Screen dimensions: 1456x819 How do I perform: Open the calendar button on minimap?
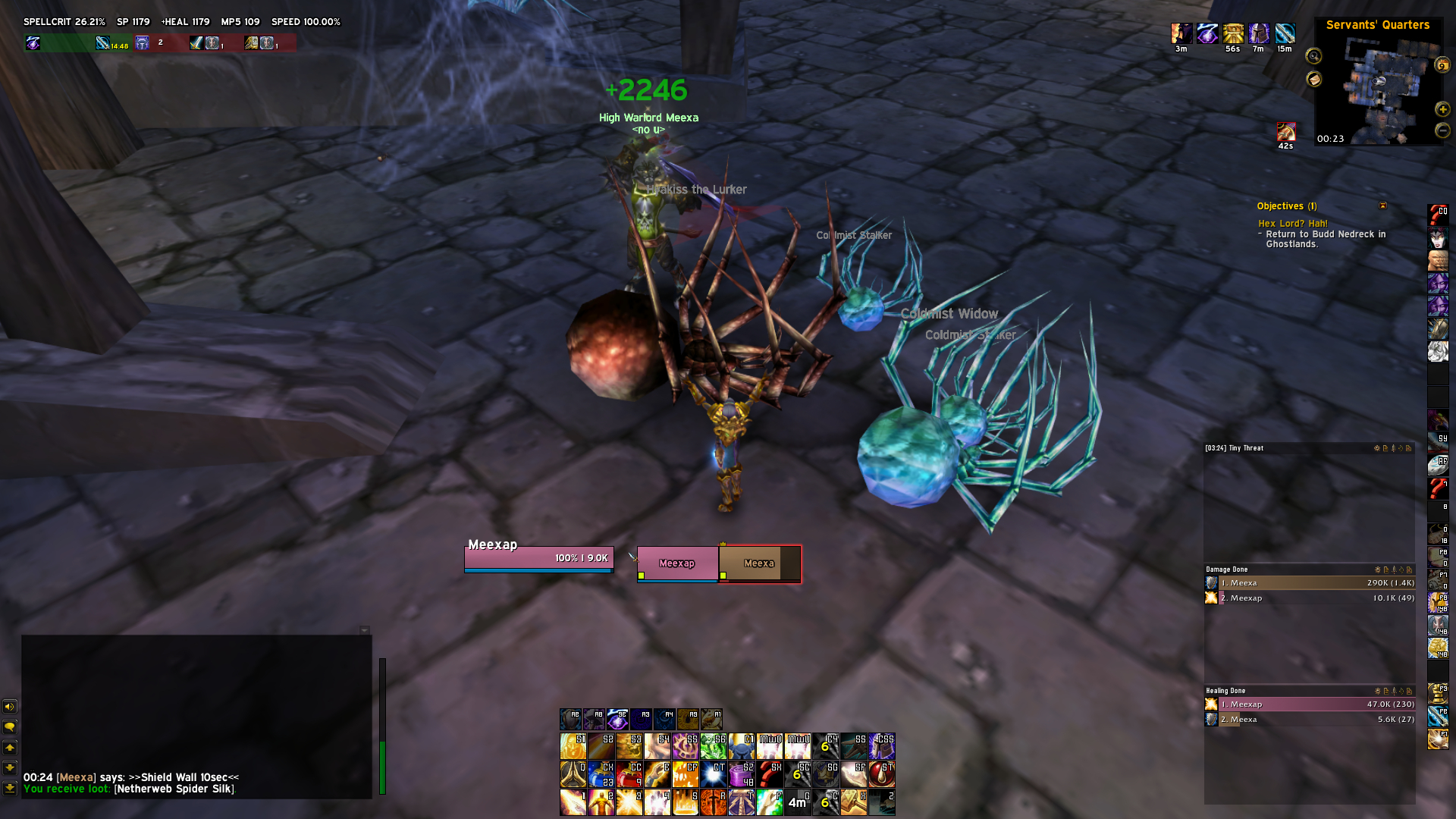[1442, 65]
